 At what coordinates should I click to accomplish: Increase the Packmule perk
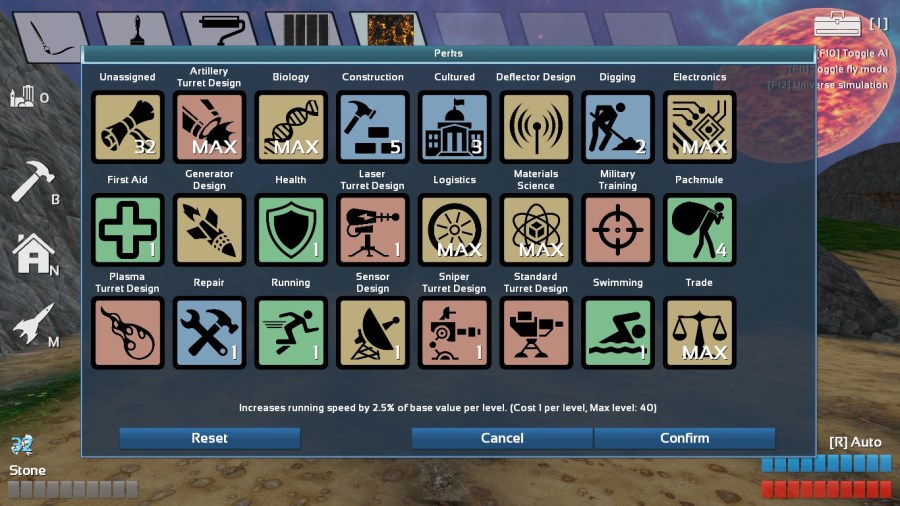click(x=699, y=230)
